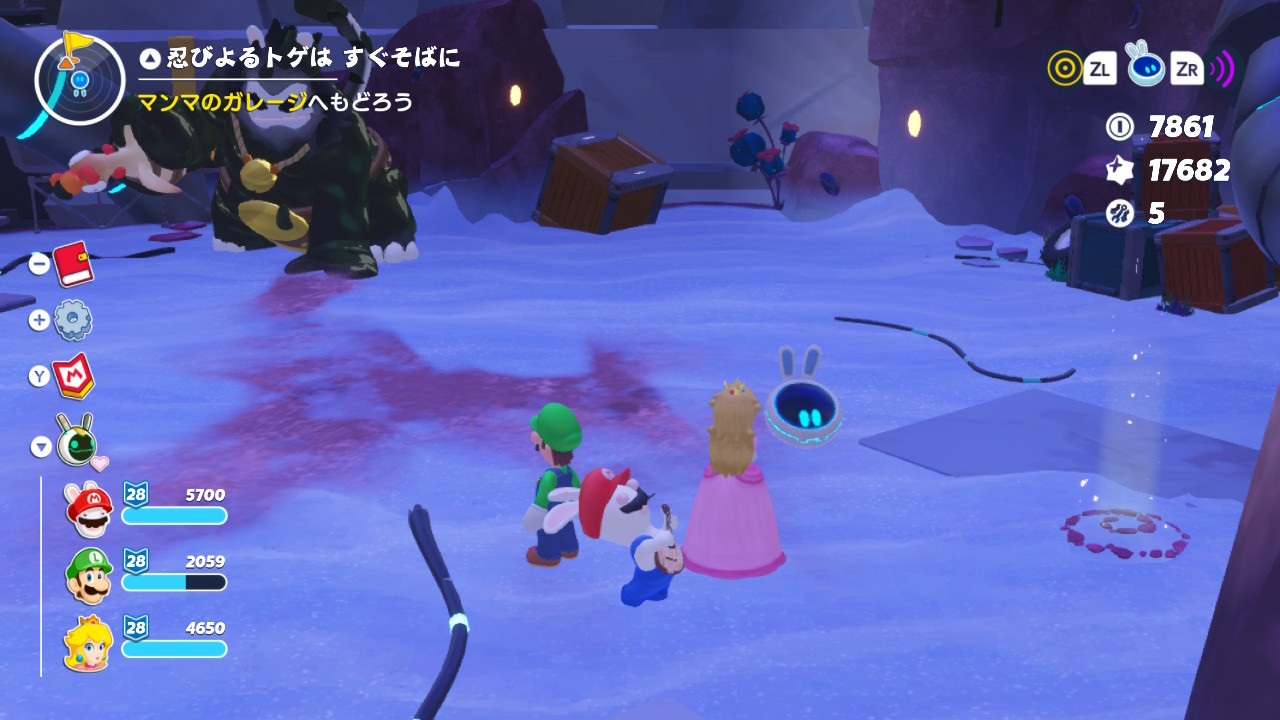
Task: Activate the purple sound wave ability icon
Action: coord(1222,68)
